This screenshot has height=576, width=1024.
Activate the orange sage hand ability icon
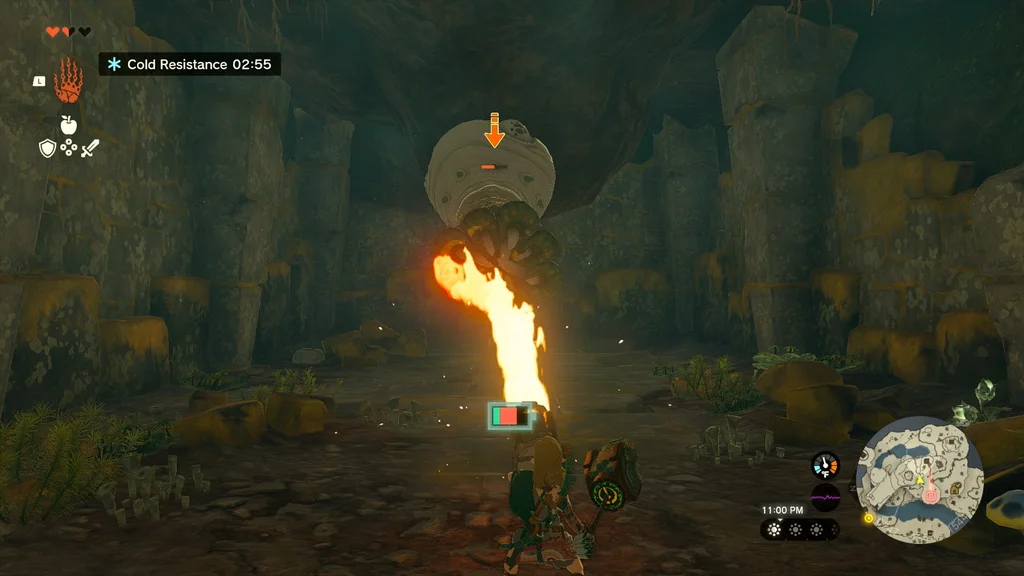68,80
